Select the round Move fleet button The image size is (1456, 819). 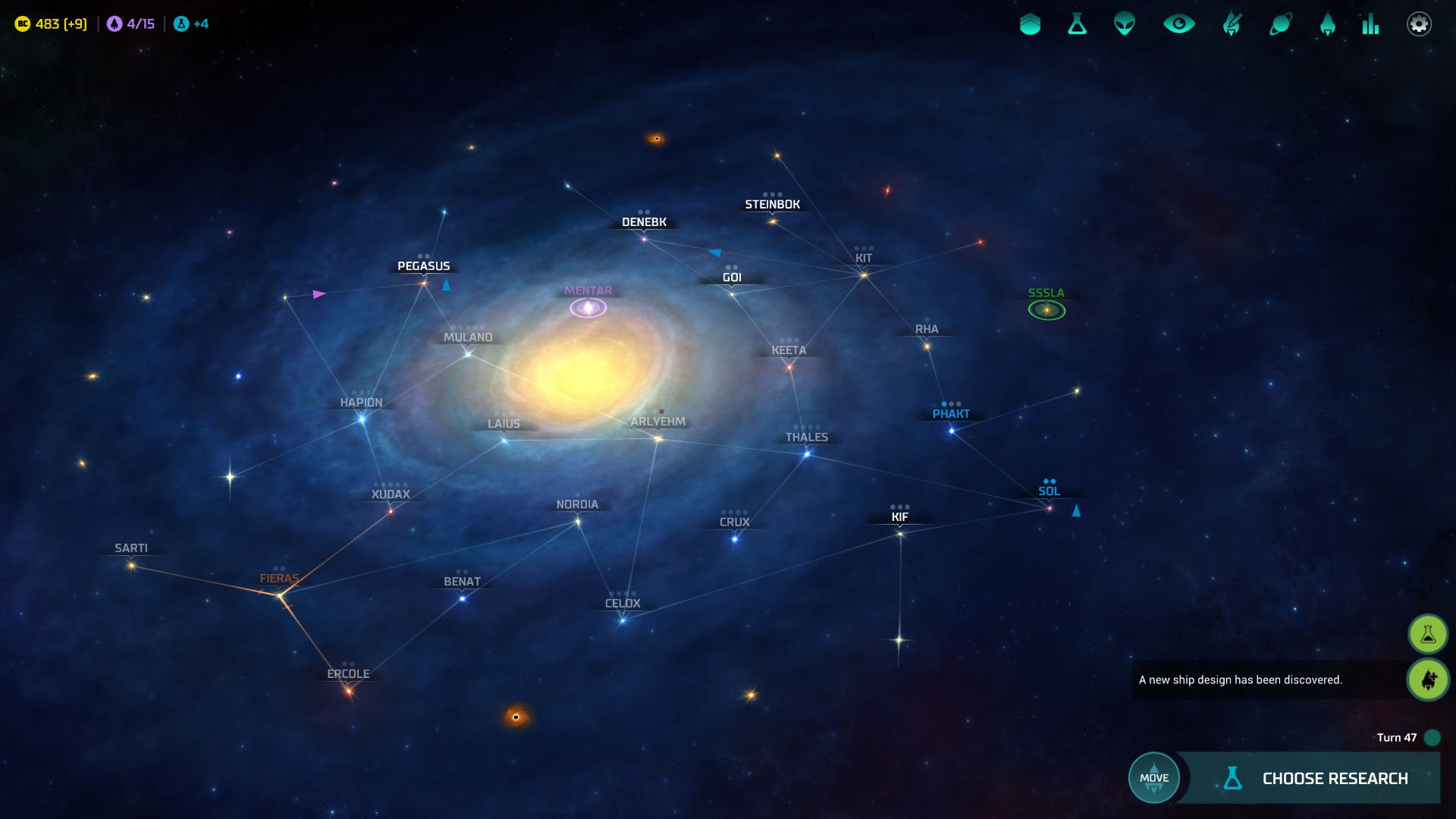(1153, 777)
